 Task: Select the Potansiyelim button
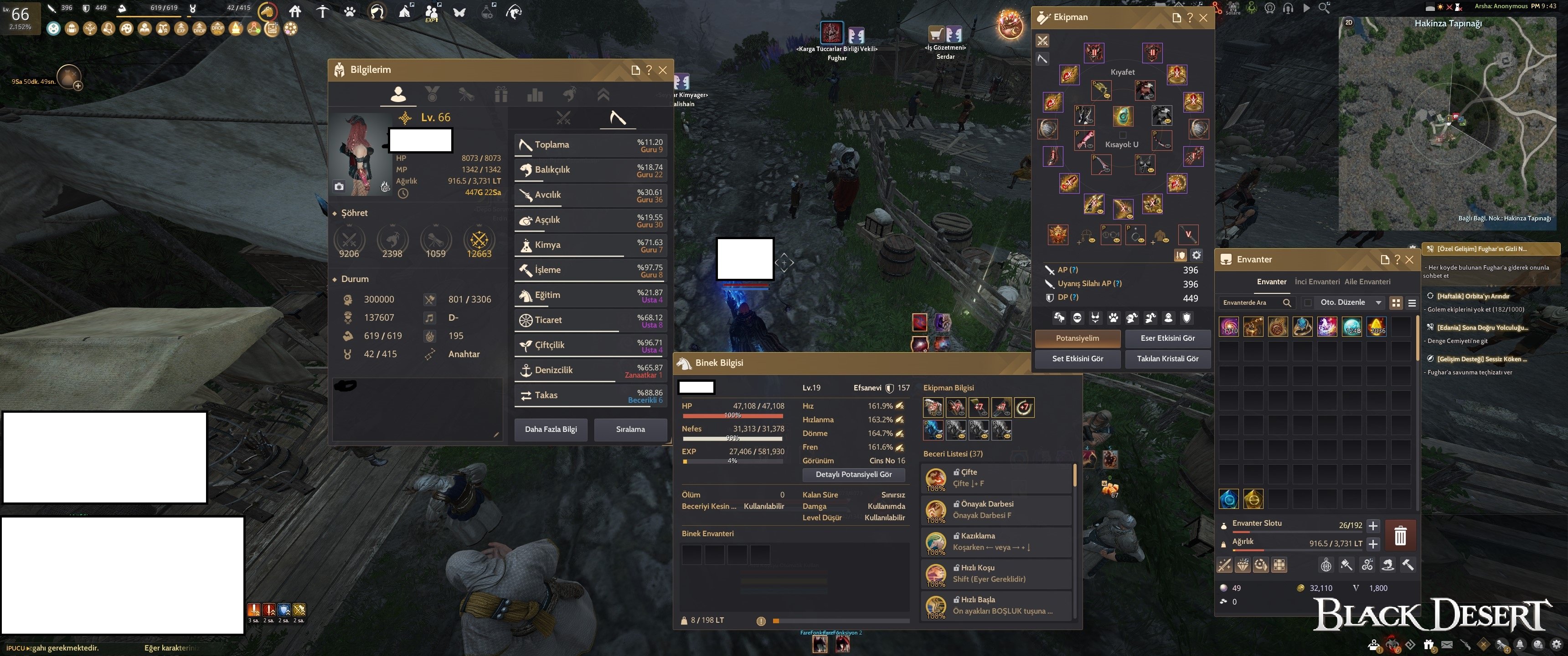click(1077, 338)
